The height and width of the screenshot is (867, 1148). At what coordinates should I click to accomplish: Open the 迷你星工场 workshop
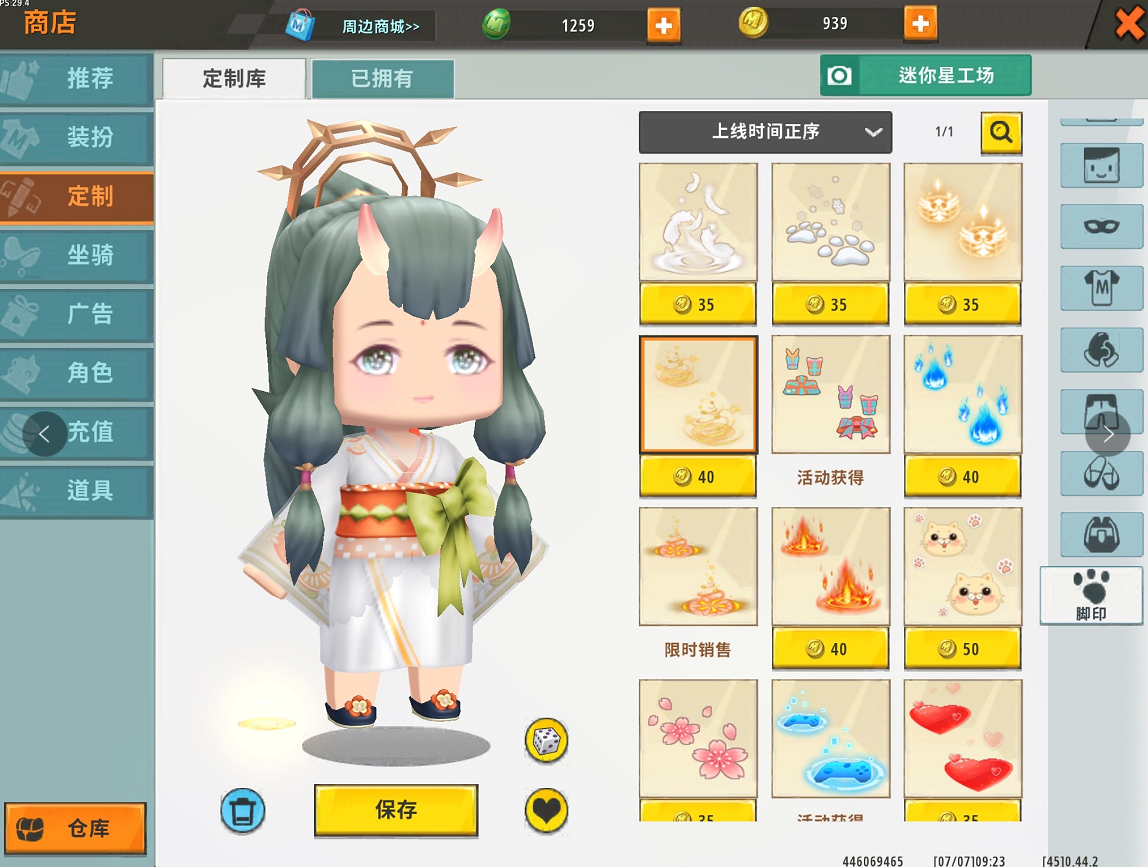pos(925,75)
